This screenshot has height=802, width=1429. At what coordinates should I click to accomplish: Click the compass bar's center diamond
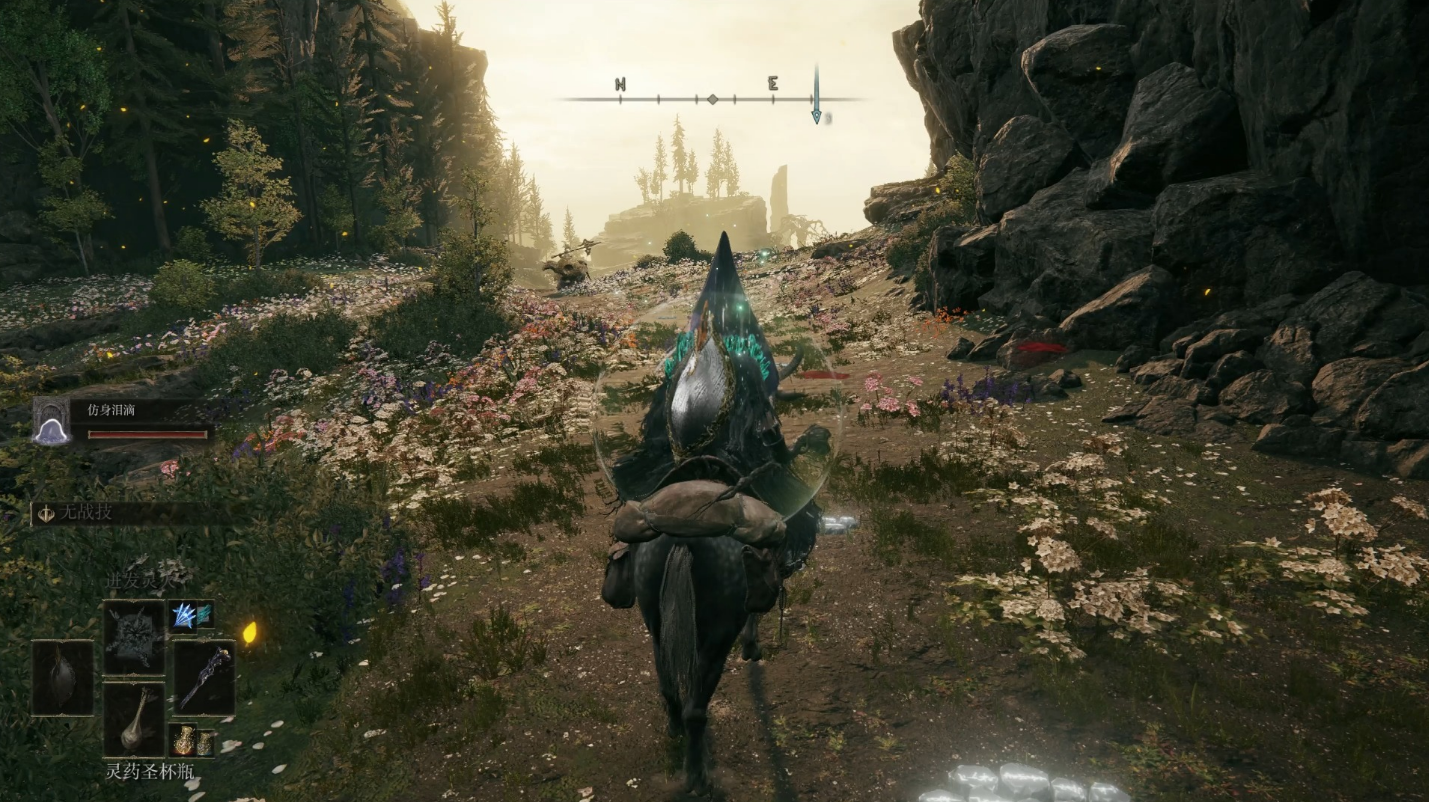712,99
